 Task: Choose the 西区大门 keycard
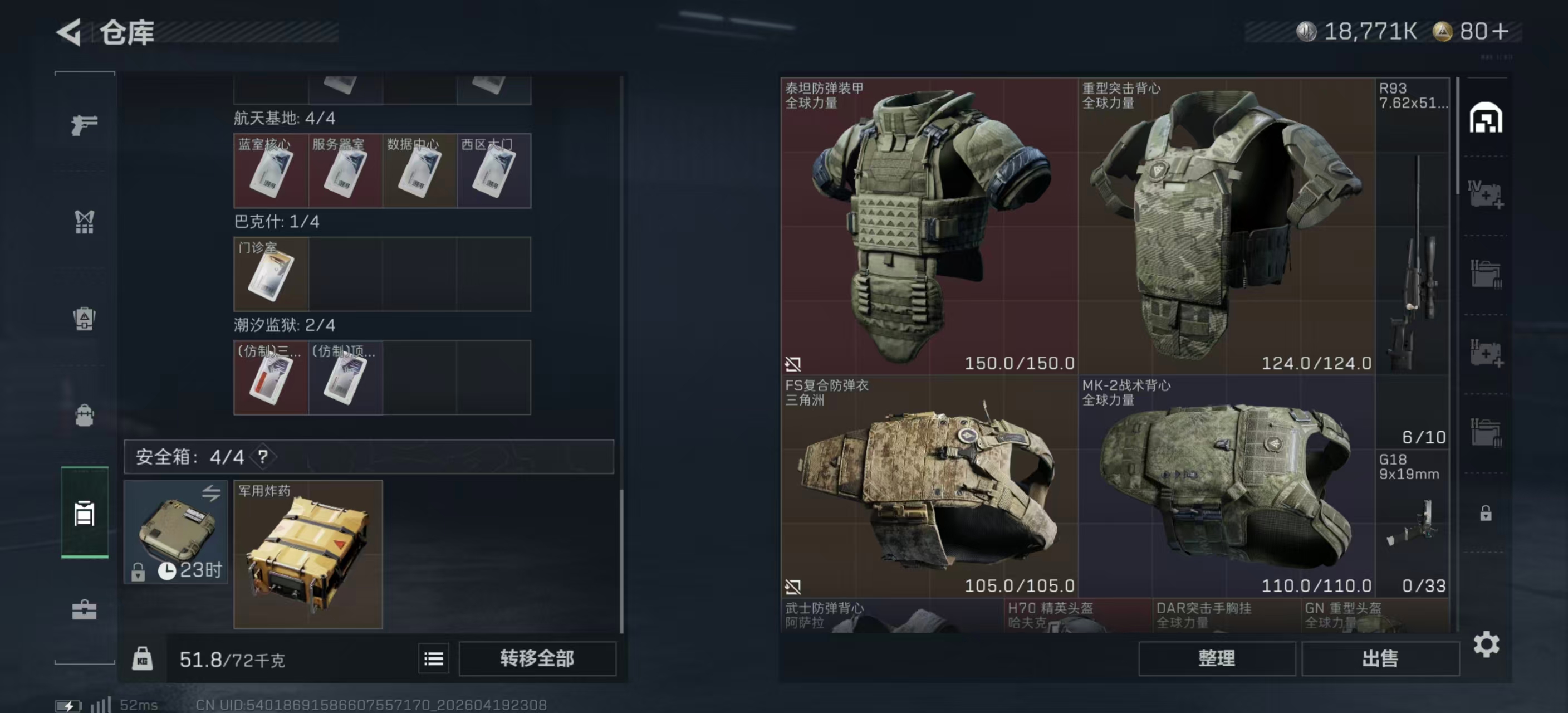point(494,171)
